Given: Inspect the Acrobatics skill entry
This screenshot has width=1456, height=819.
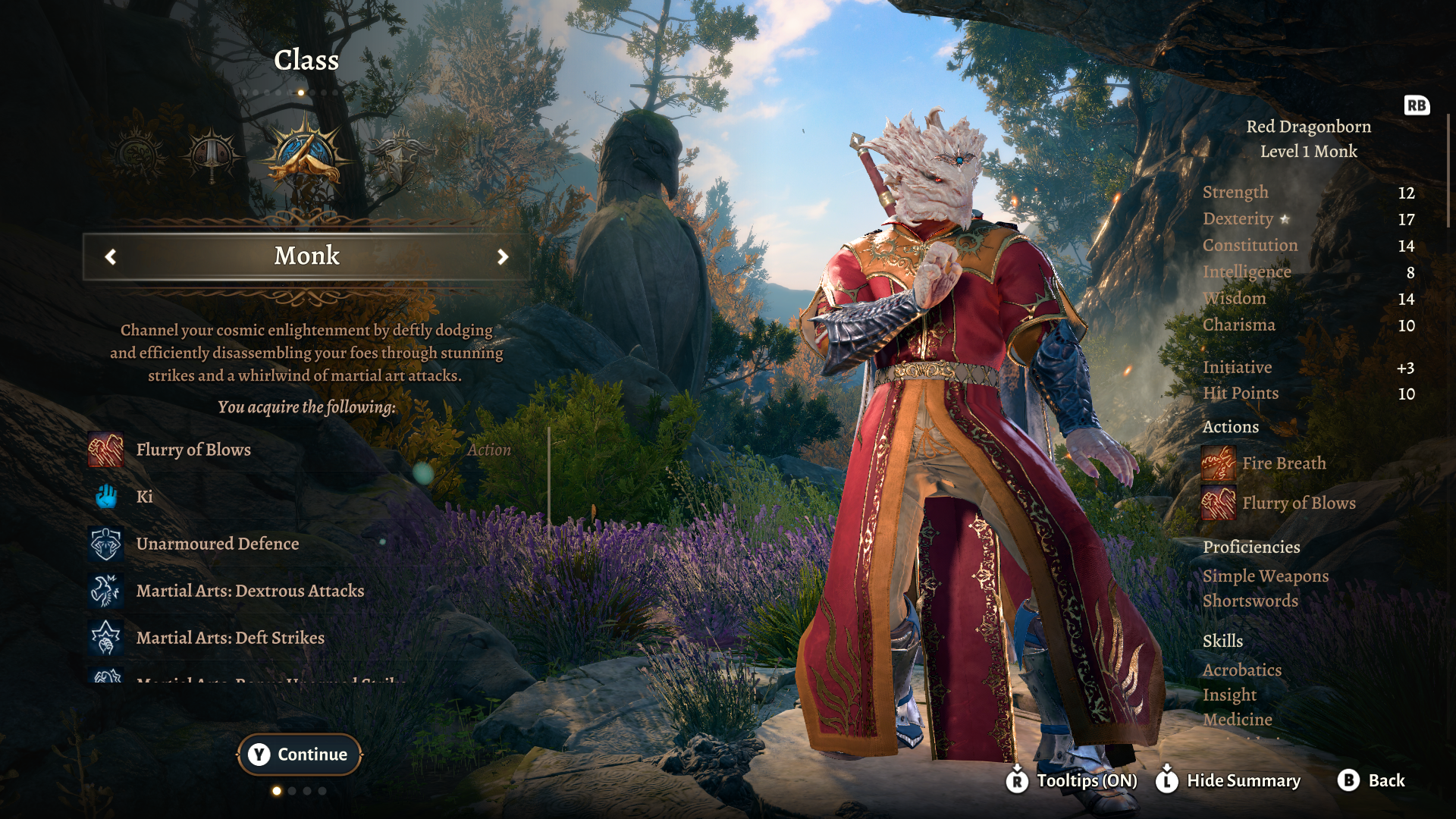Looking at the screenshot, I should click(1241, 670).
